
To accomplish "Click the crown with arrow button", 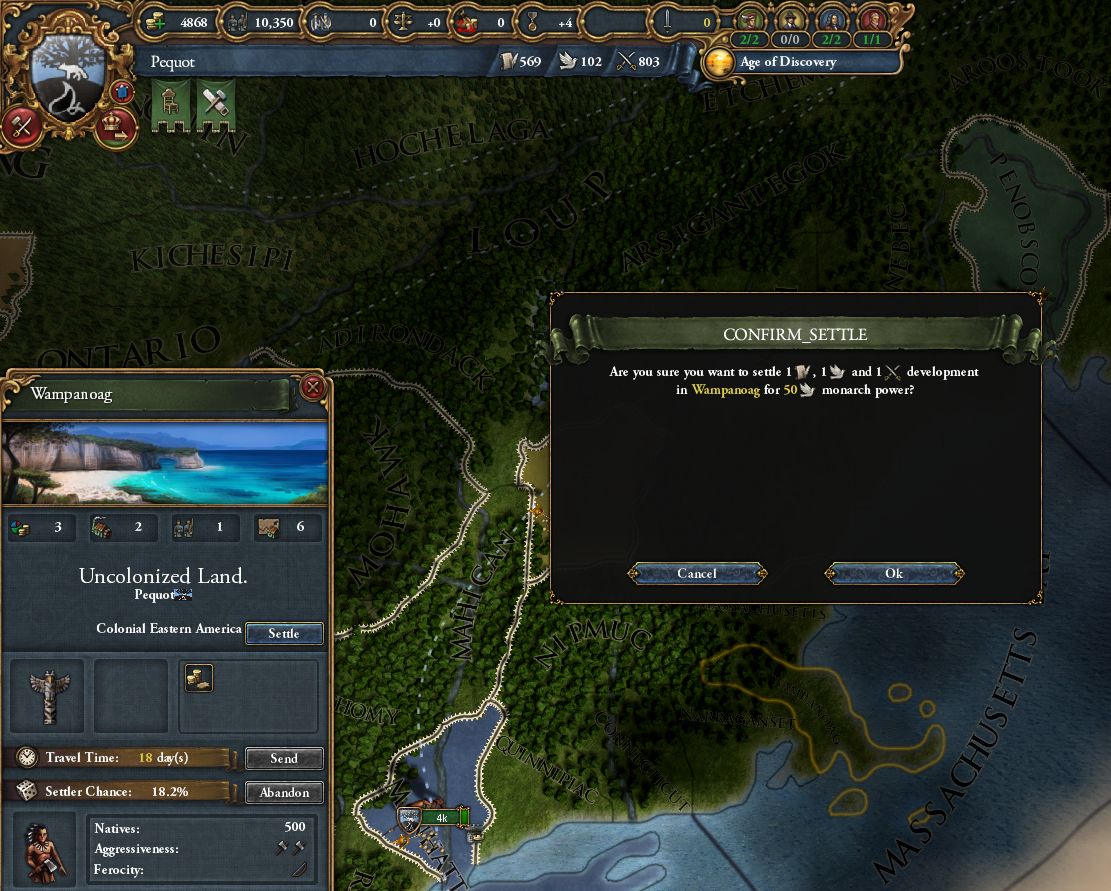I will pyautogui.click(x=117, y=127).
